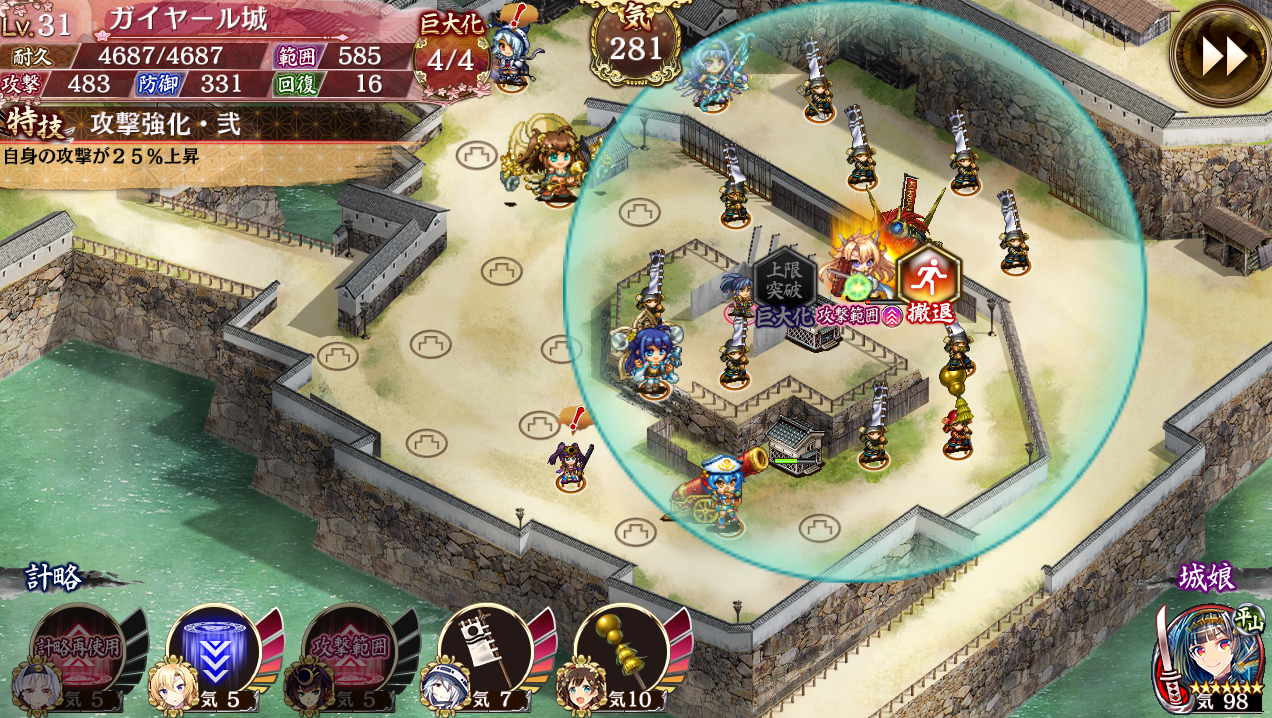Activate the golden gourd staff stratagem
Image resolution: width=1272 pixels, height=718 pixels.
(x=620, y=648)
